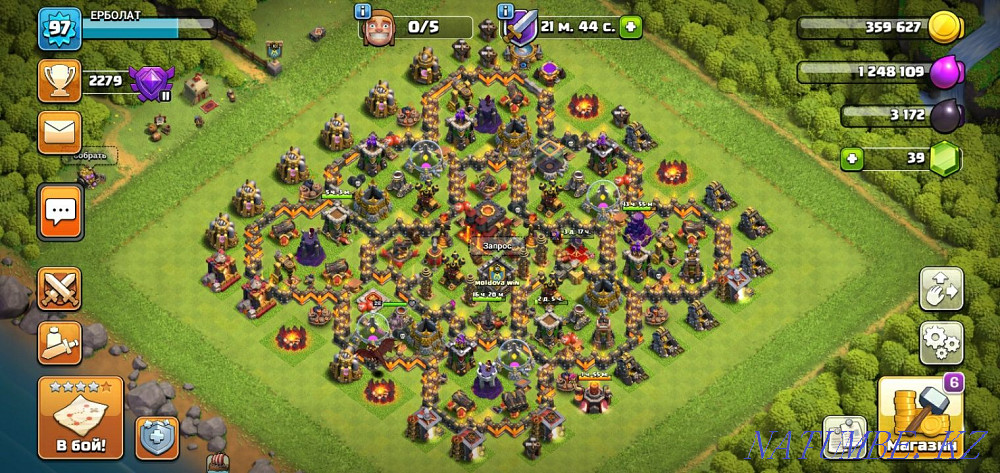Open the settings gears button
This screenshot has height=473, width=1000.
pos(941,342)
